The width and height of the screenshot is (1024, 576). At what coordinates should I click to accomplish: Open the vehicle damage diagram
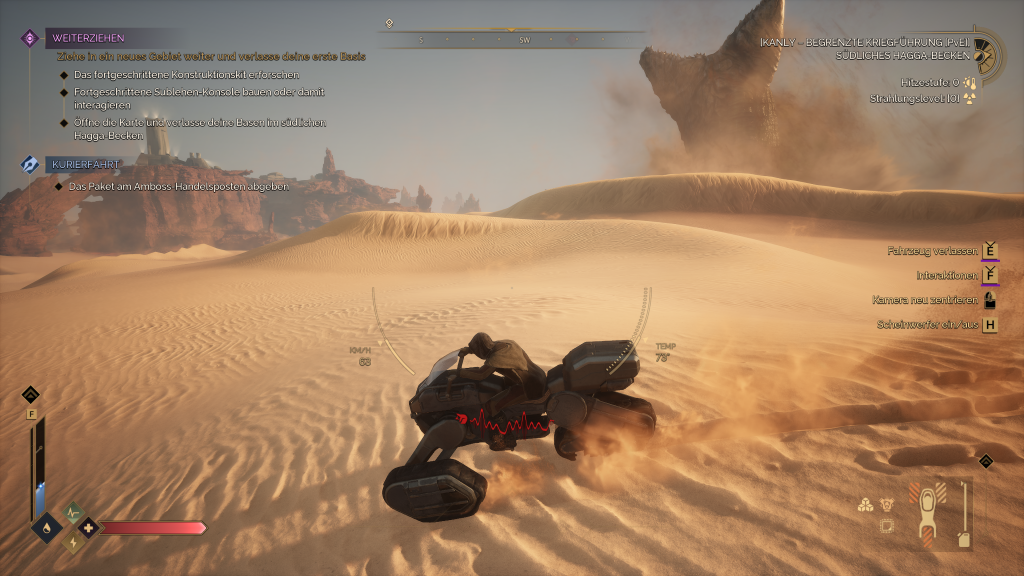coord(927,513)
